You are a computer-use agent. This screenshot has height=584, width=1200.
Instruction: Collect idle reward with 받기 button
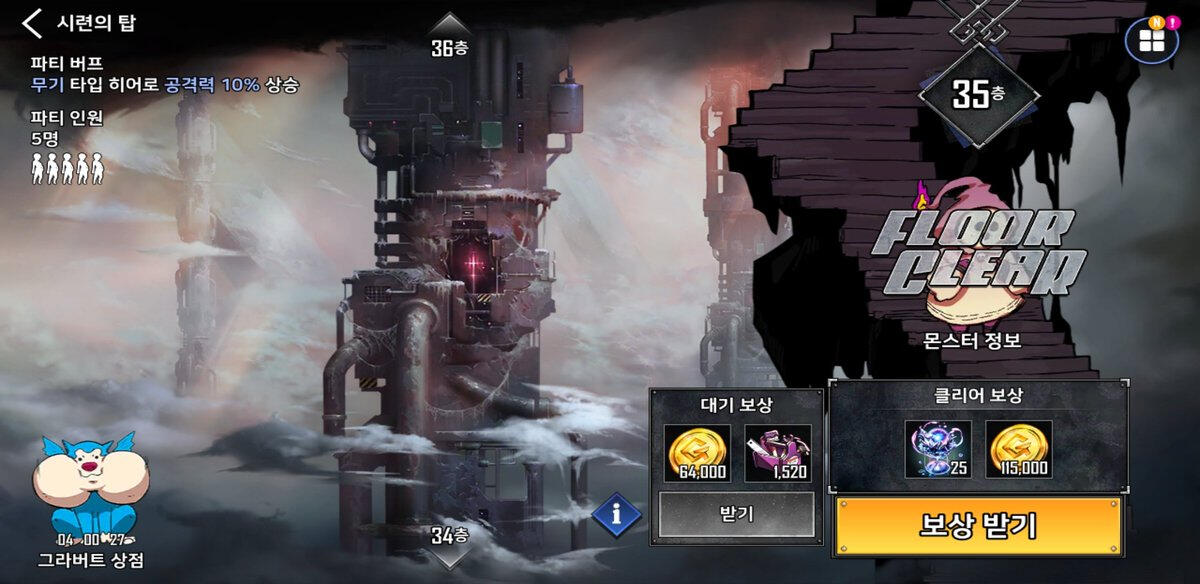click(x=735, y=515)
